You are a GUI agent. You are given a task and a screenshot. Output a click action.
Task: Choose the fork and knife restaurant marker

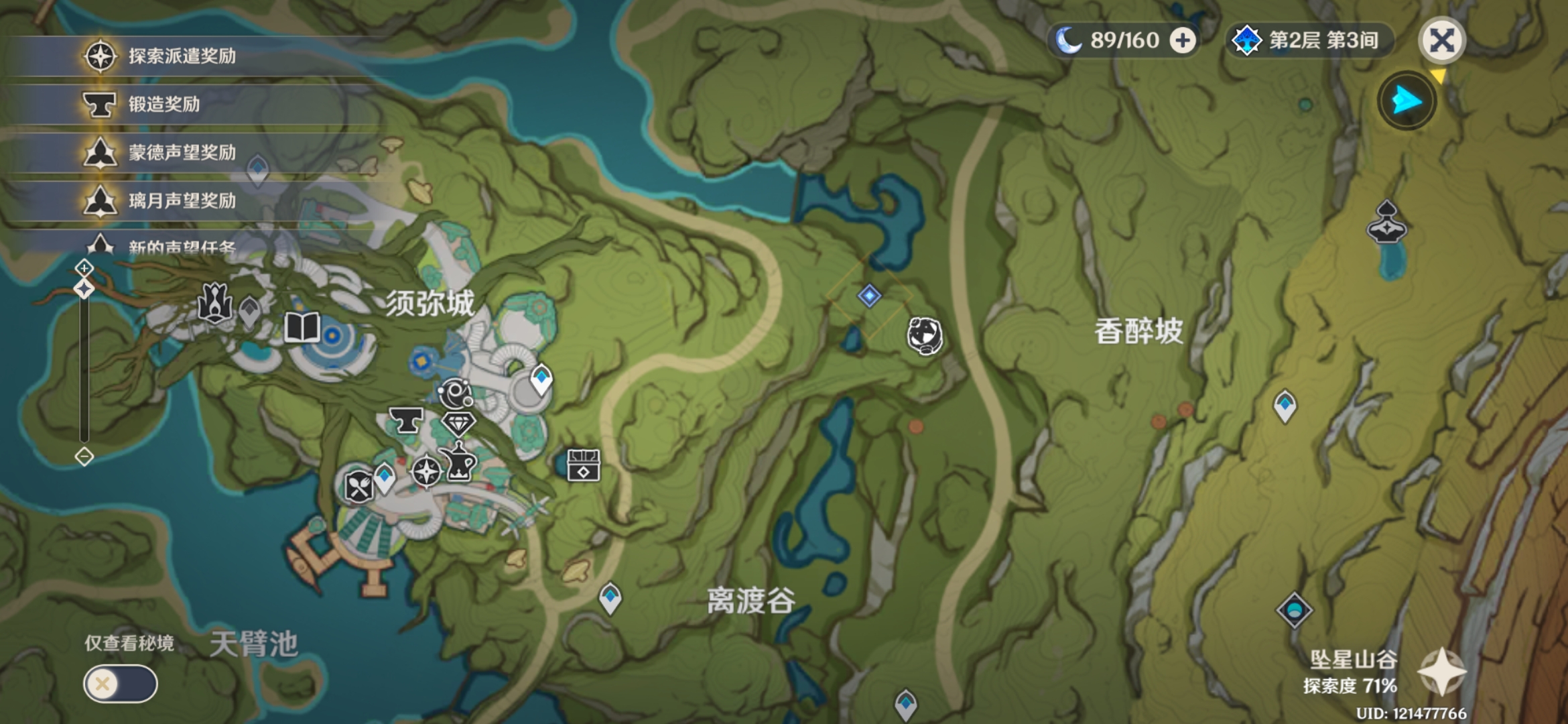pos(358,487)
